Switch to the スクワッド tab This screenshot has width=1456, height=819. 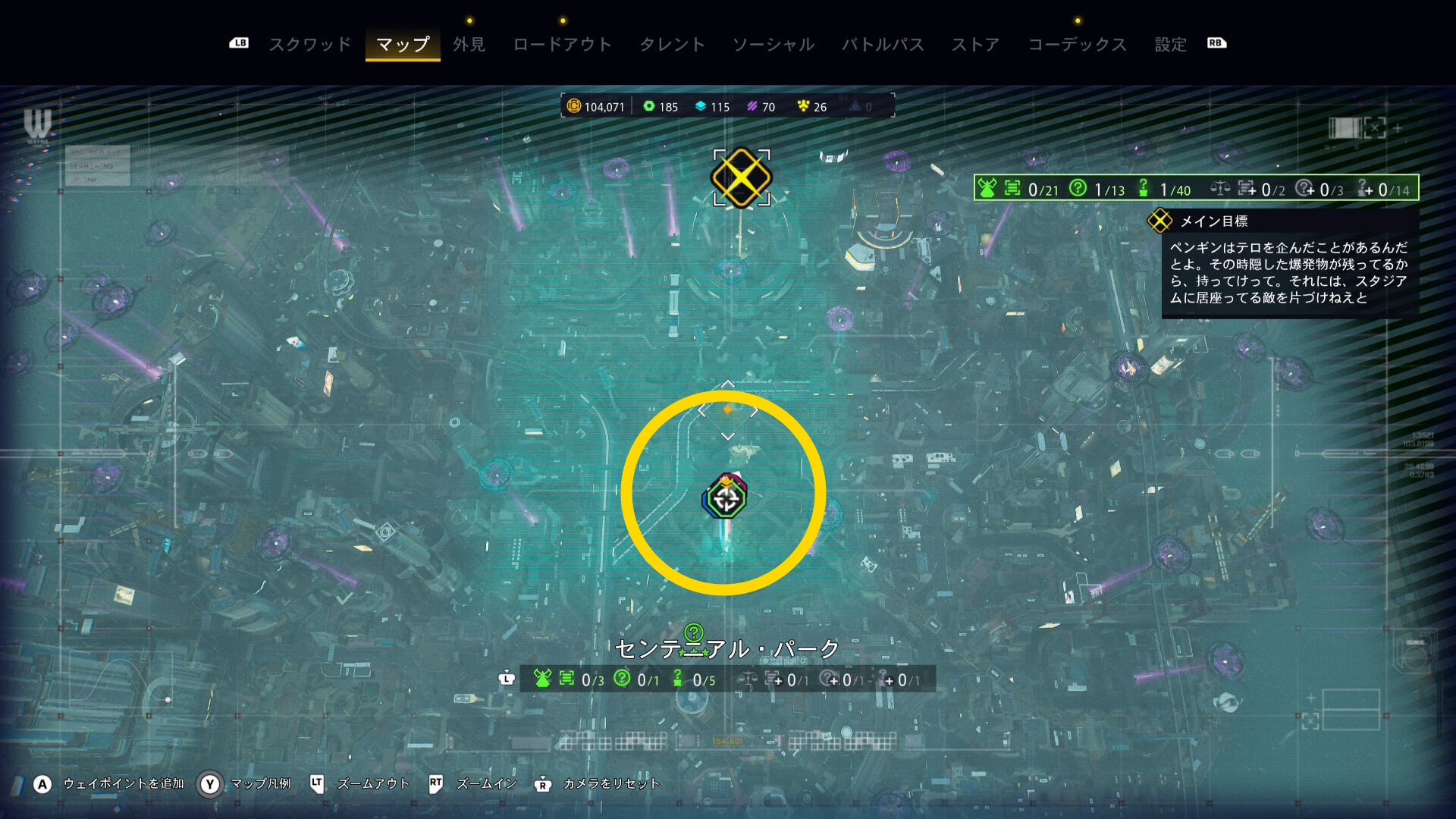310,45
